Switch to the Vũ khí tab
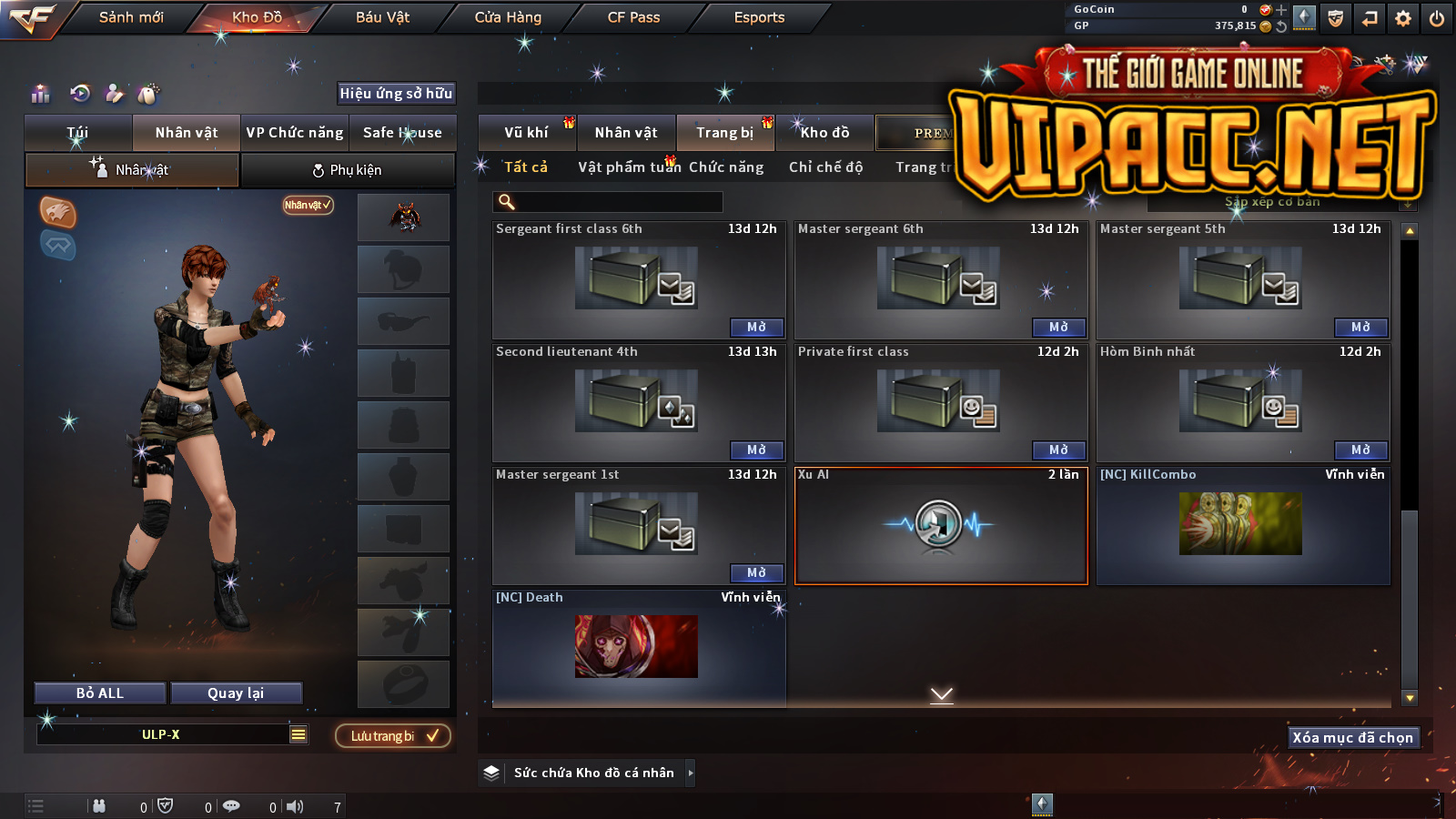 point(526,133)
